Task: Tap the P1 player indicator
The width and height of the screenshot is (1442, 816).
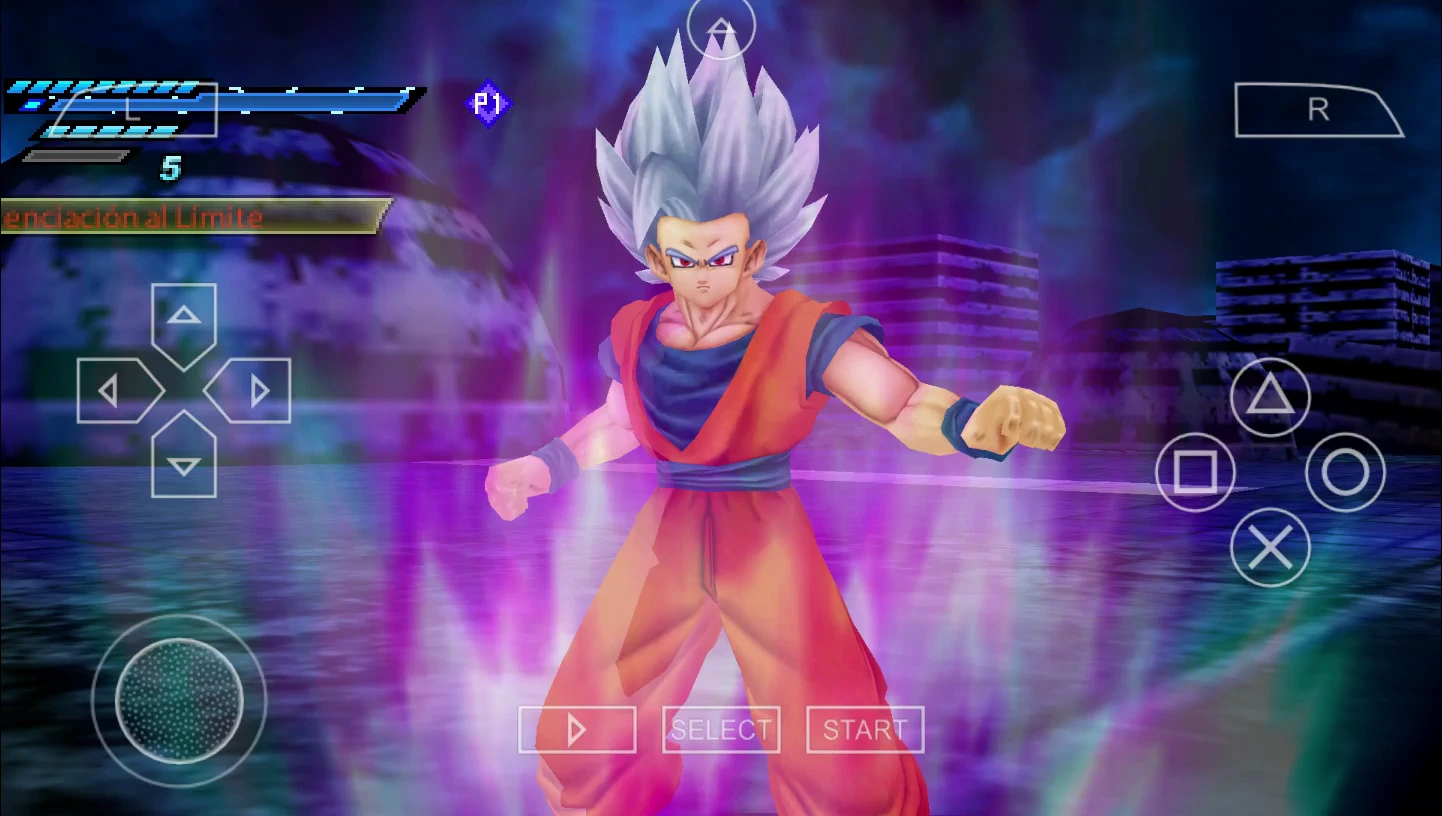Action: coord(487,104)
